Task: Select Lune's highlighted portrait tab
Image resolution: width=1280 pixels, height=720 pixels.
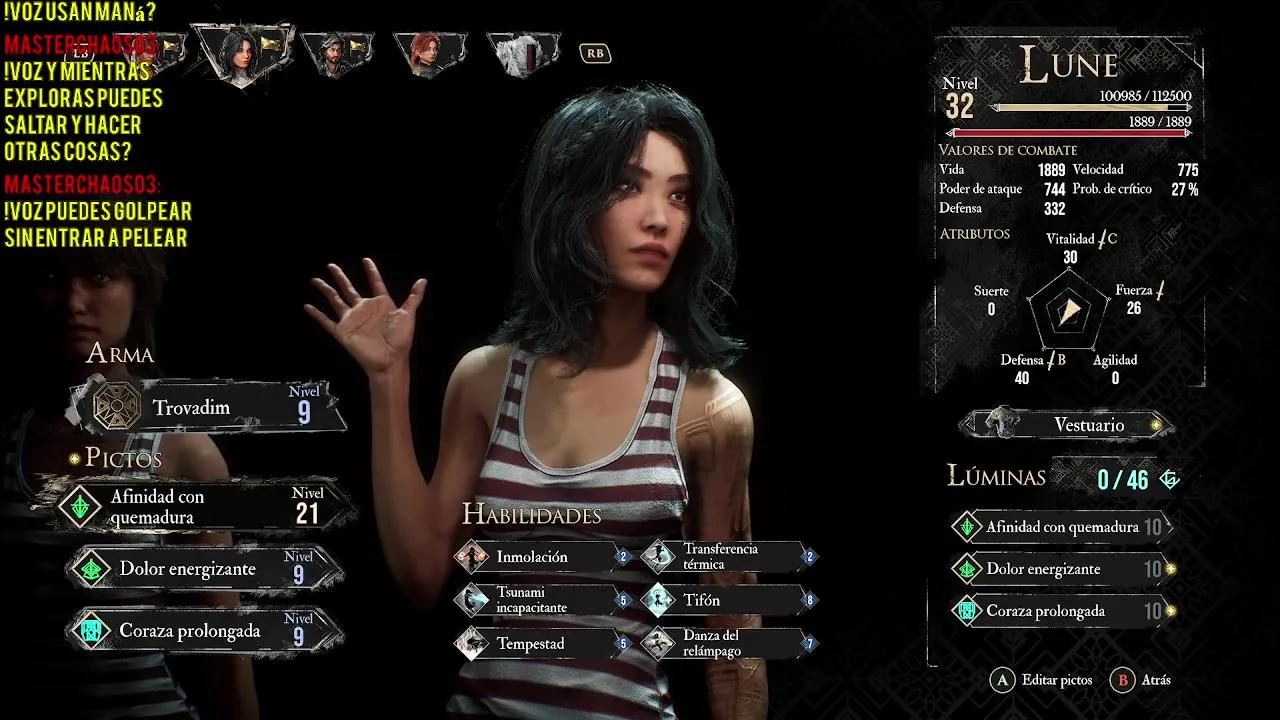Action: click(242, 52)
